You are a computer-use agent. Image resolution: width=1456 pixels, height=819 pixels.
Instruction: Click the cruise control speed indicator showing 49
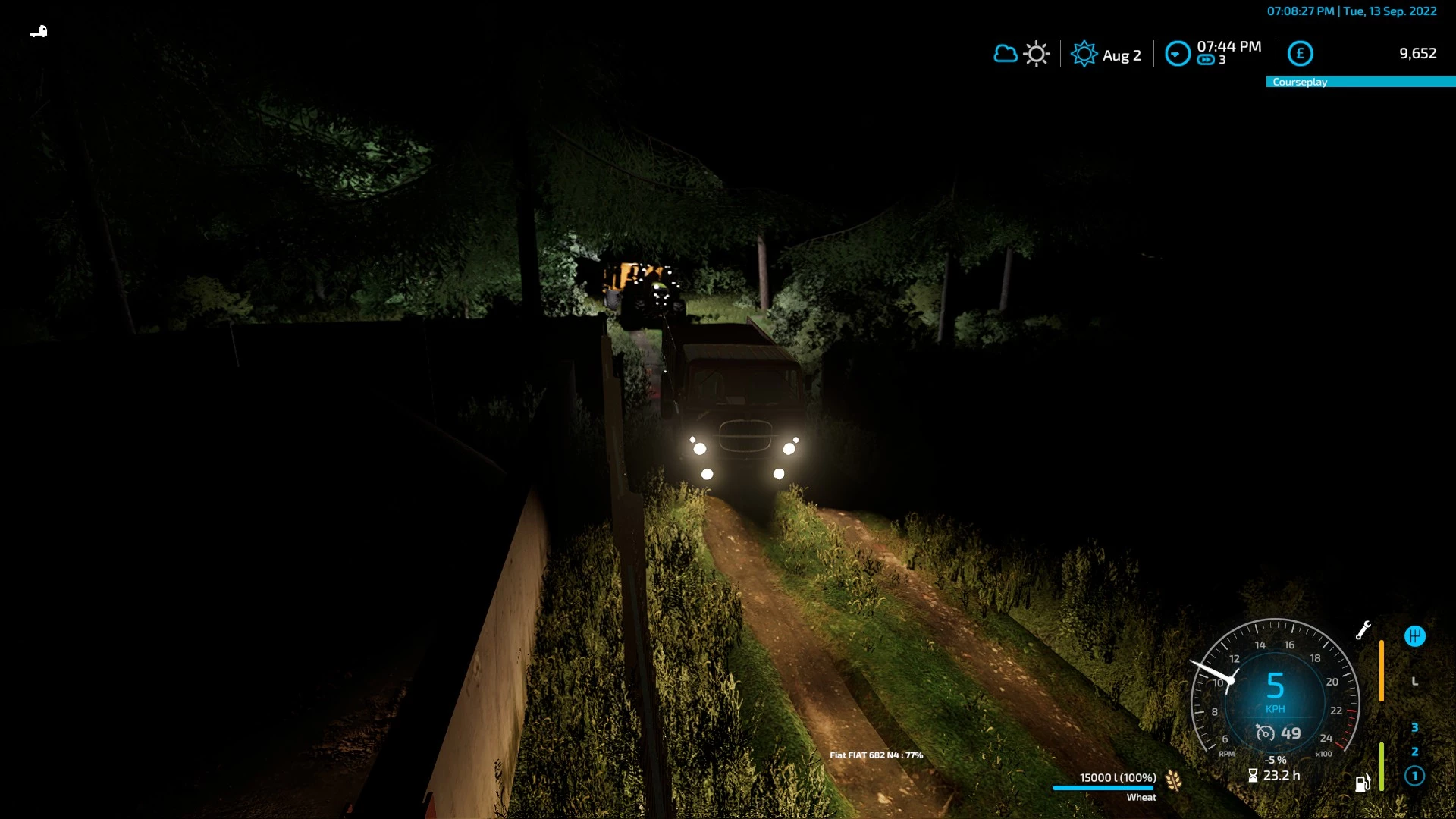[x=1279, y=733]
